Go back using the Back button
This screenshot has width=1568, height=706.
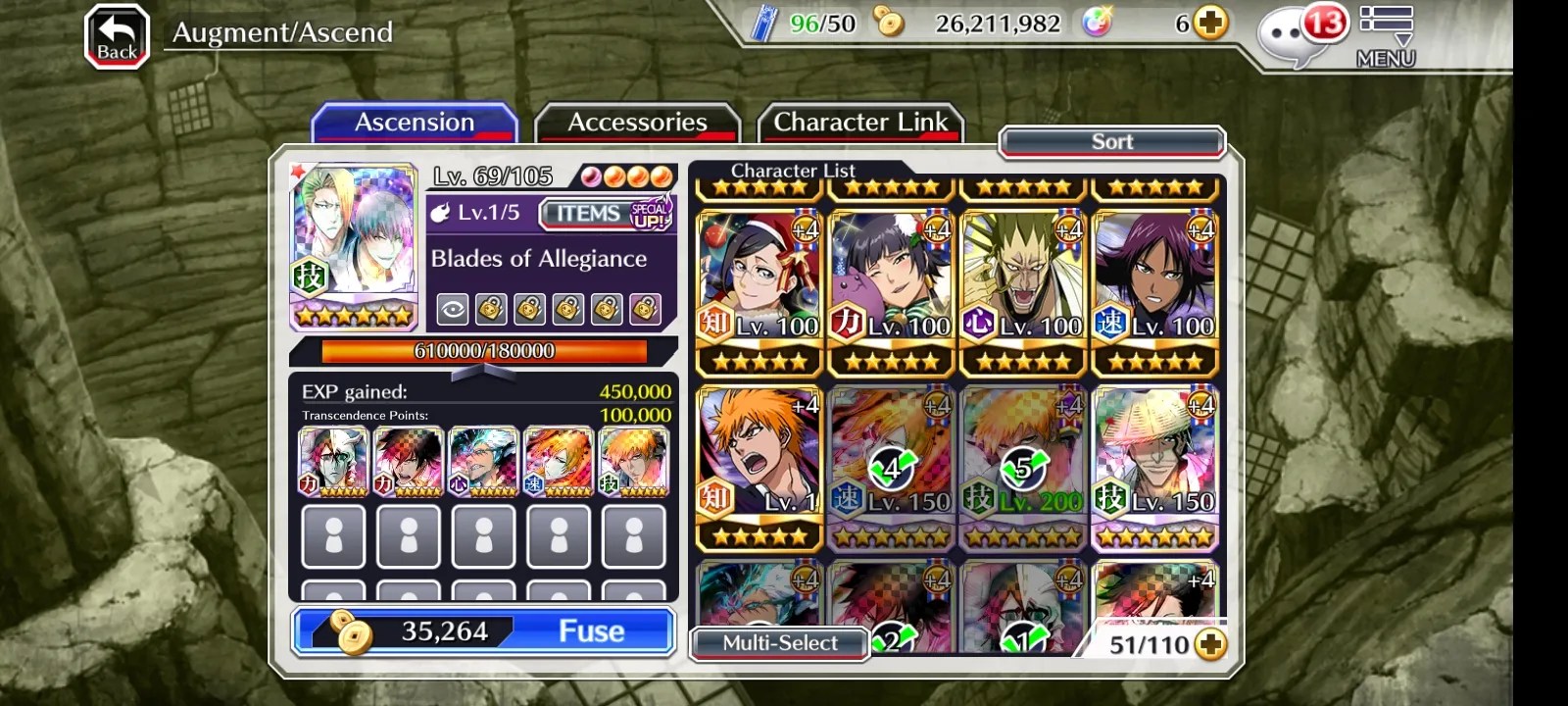(117, 37)
